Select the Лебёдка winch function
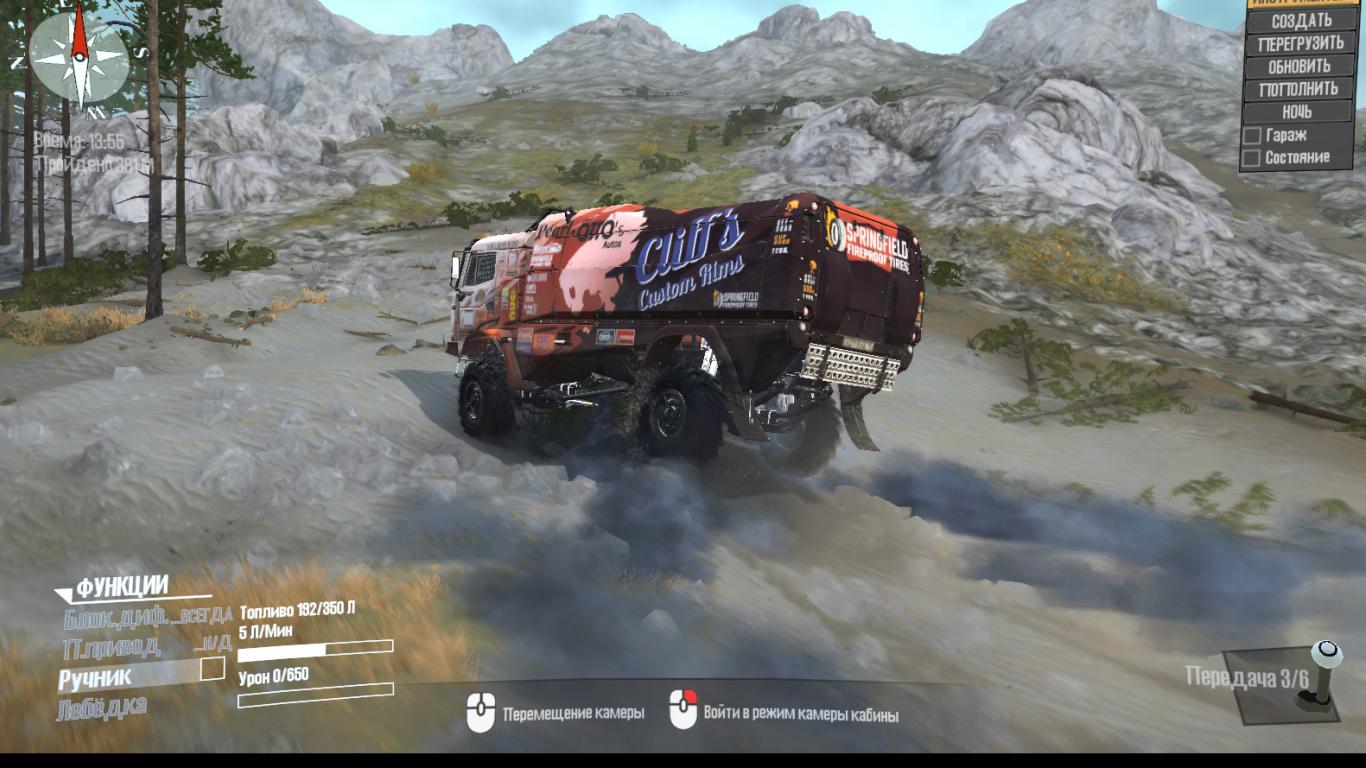Viewport: 1366px width, 768px height. coord(102,707)
